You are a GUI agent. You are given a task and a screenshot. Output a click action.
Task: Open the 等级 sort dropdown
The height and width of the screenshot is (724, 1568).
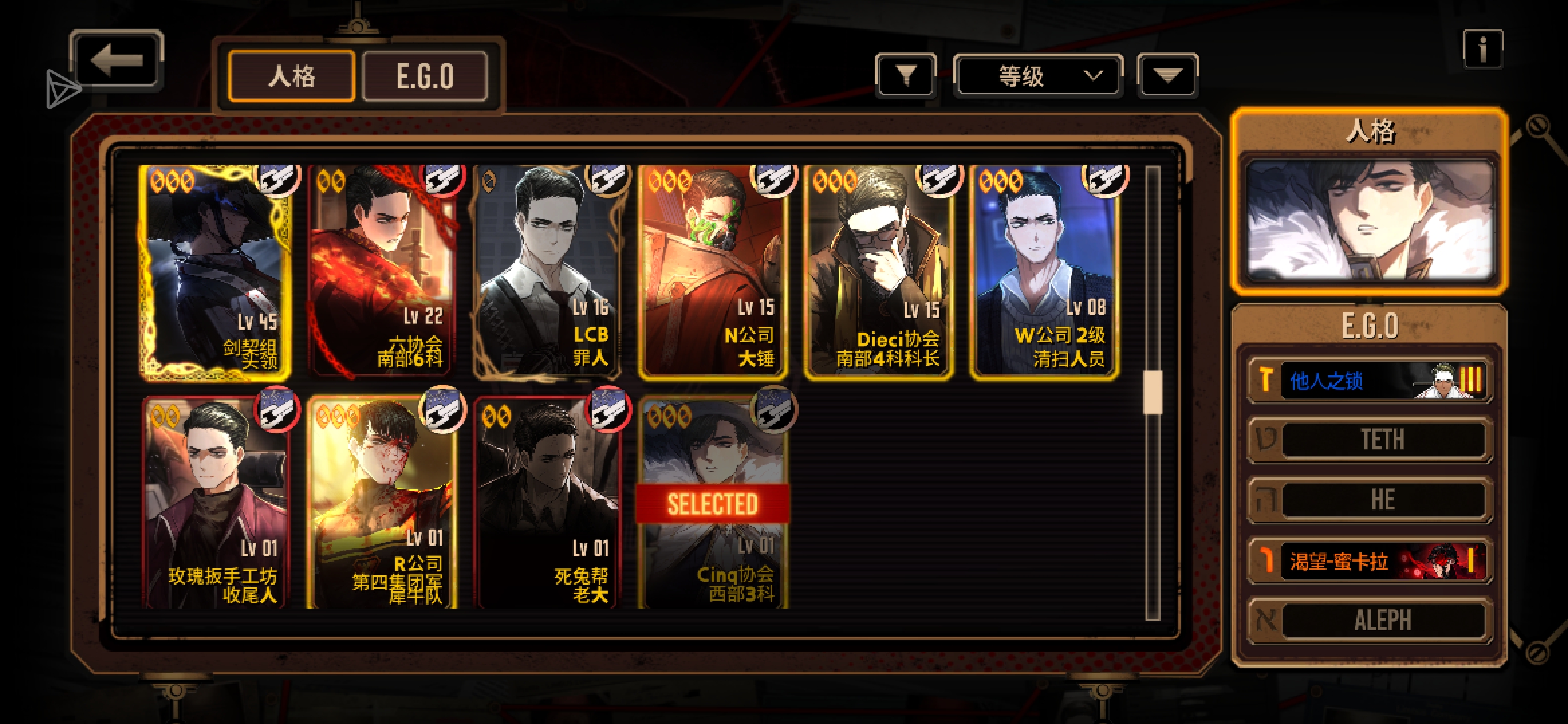coord(1037,76)
